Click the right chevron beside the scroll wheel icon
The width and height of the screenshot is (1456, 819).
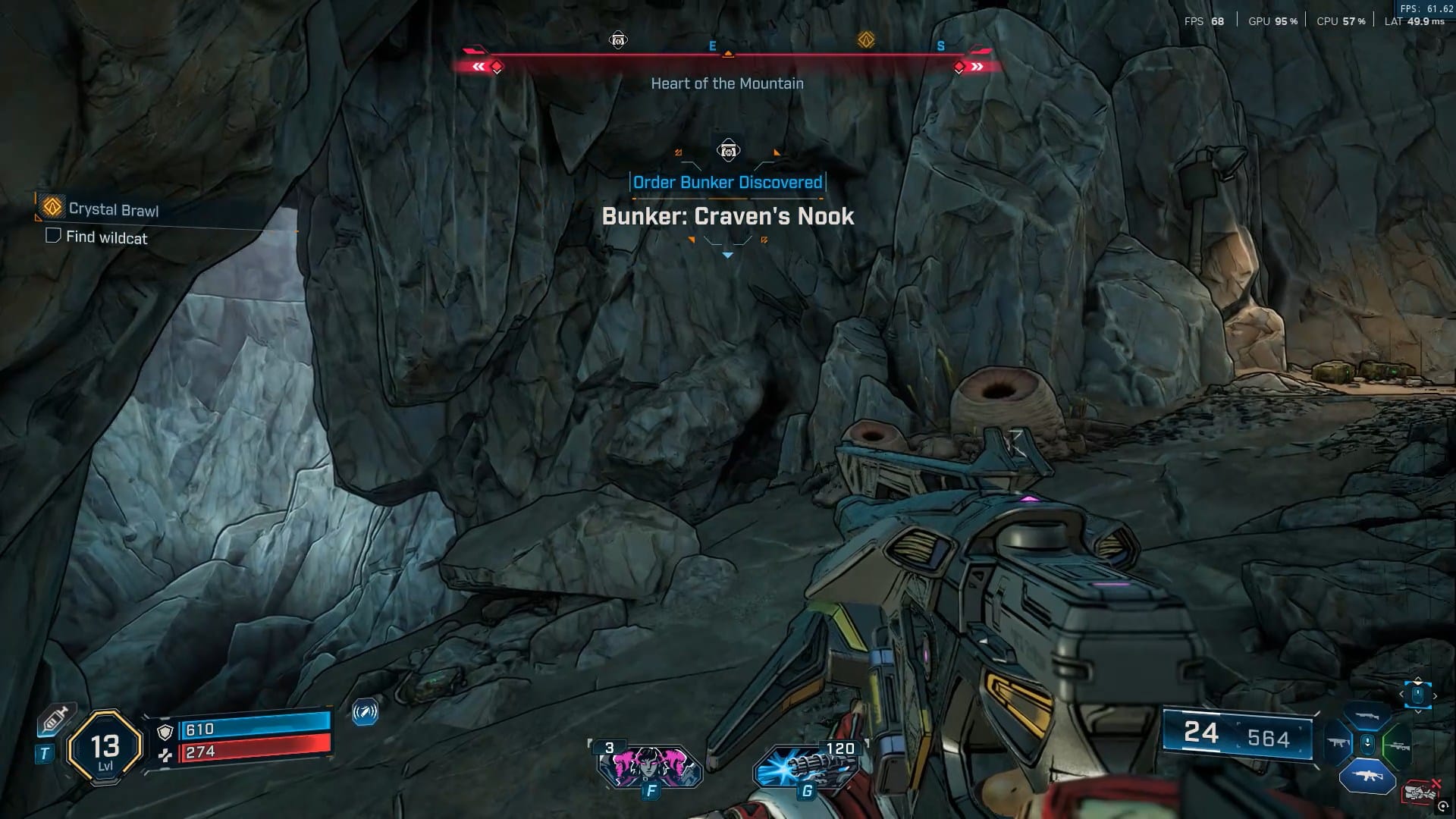coord(1435,695)
